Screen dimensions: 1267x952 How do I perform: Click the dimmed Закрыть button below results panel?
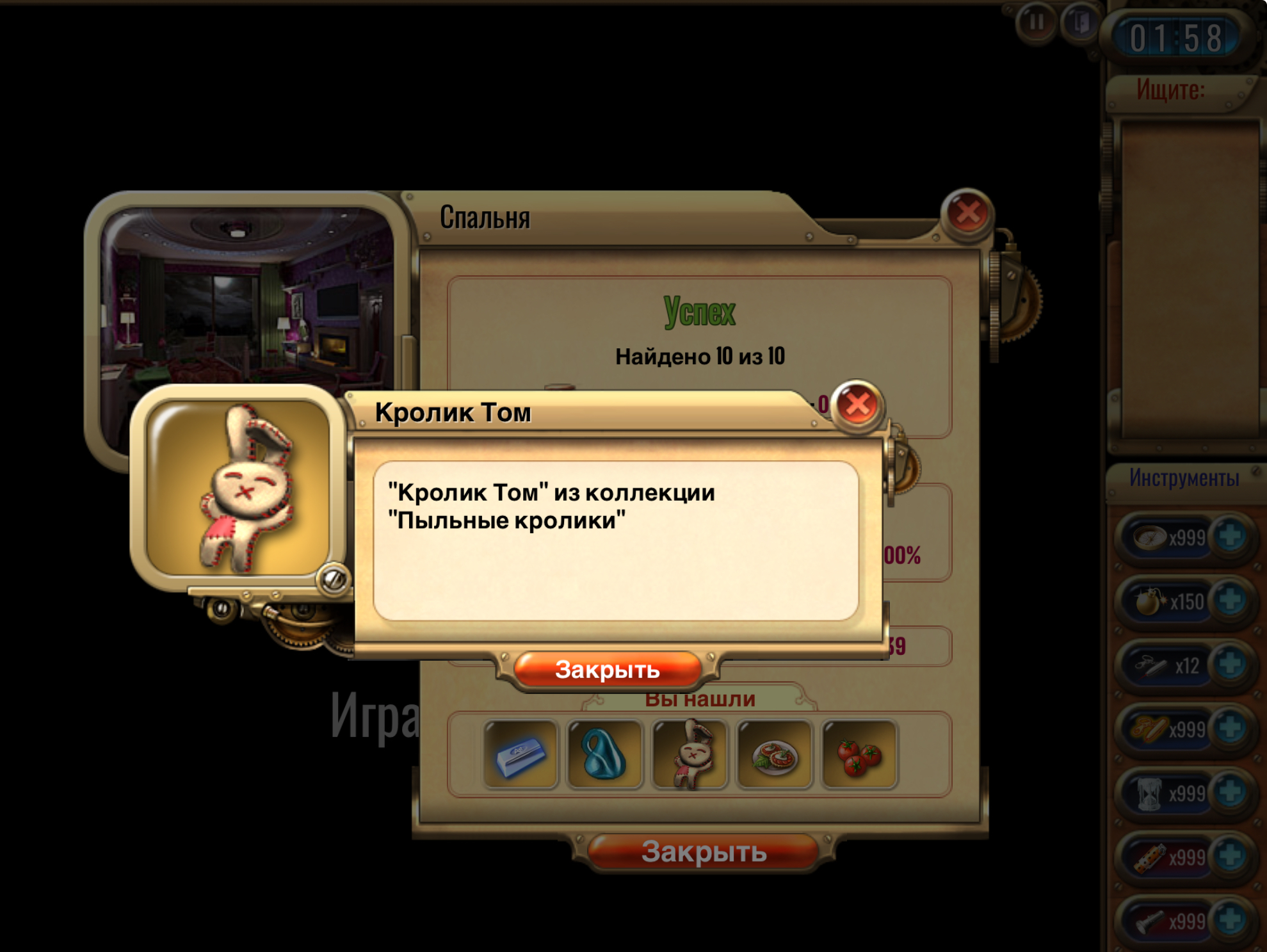704,852
